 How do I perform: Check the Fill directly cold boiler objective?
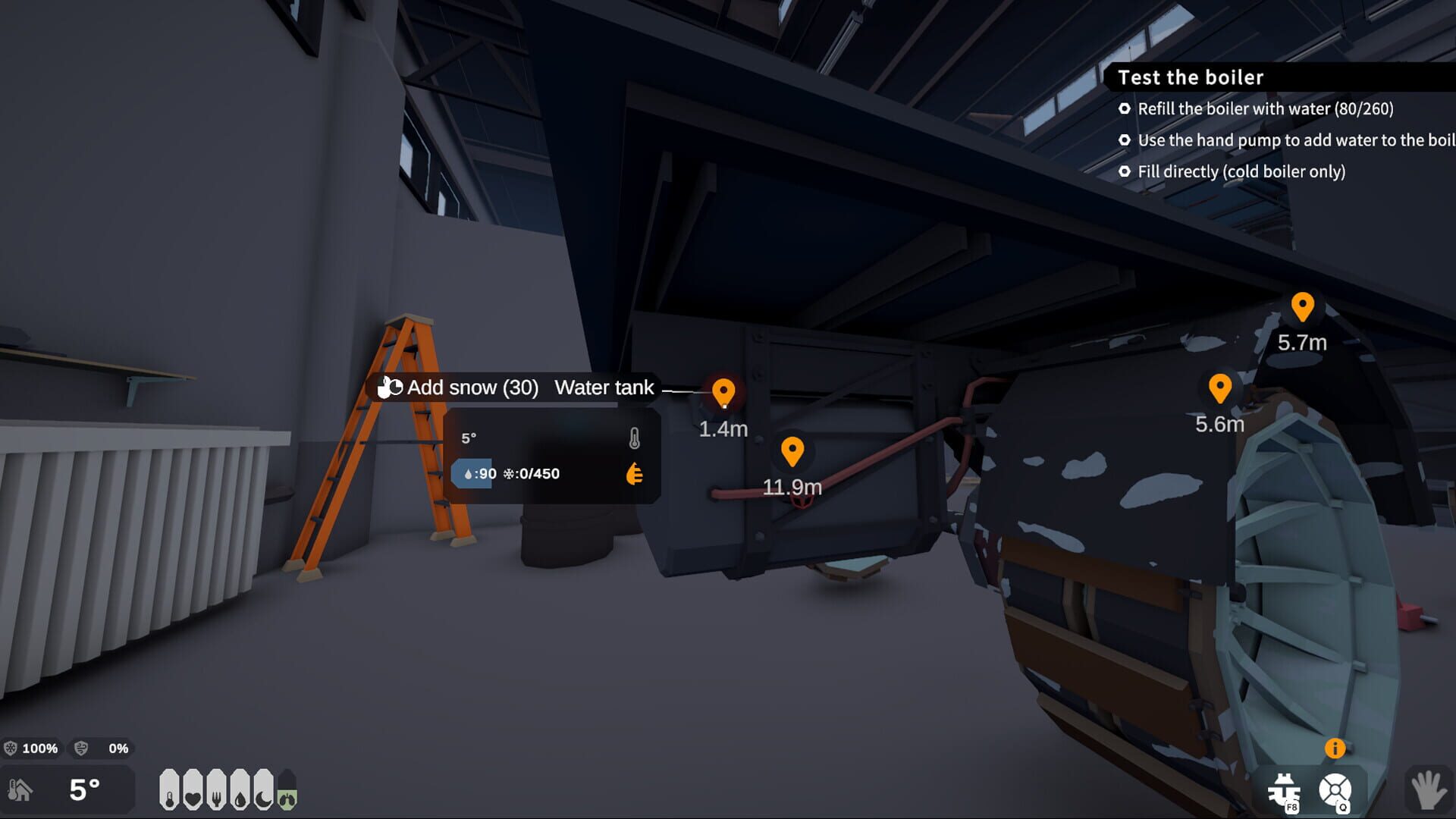click(x=1125, y=172)
